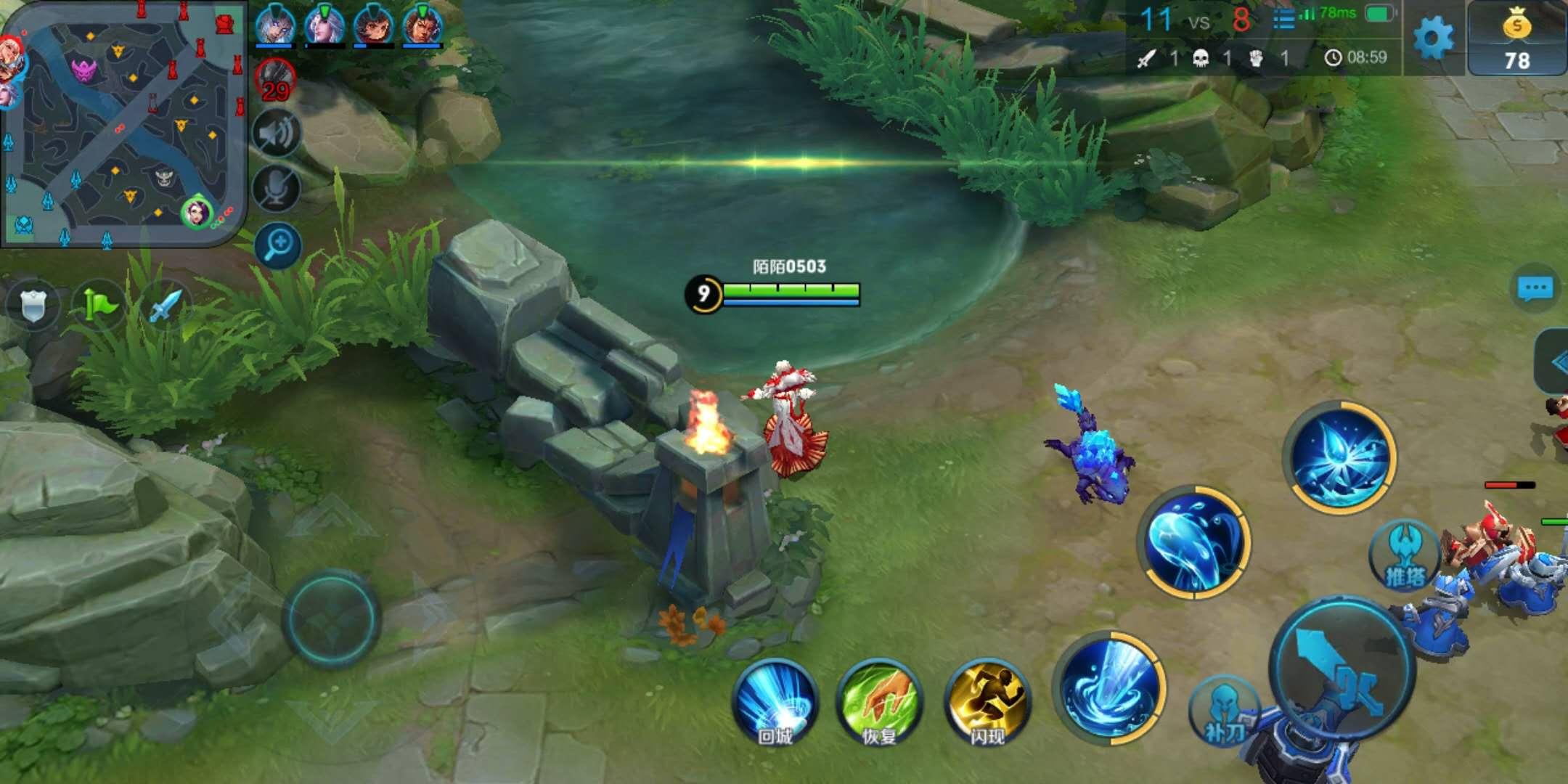The width and height of the screenshot is (1568, 784).
Task: Tap the minimap
Action: click(x=123, y=123)
